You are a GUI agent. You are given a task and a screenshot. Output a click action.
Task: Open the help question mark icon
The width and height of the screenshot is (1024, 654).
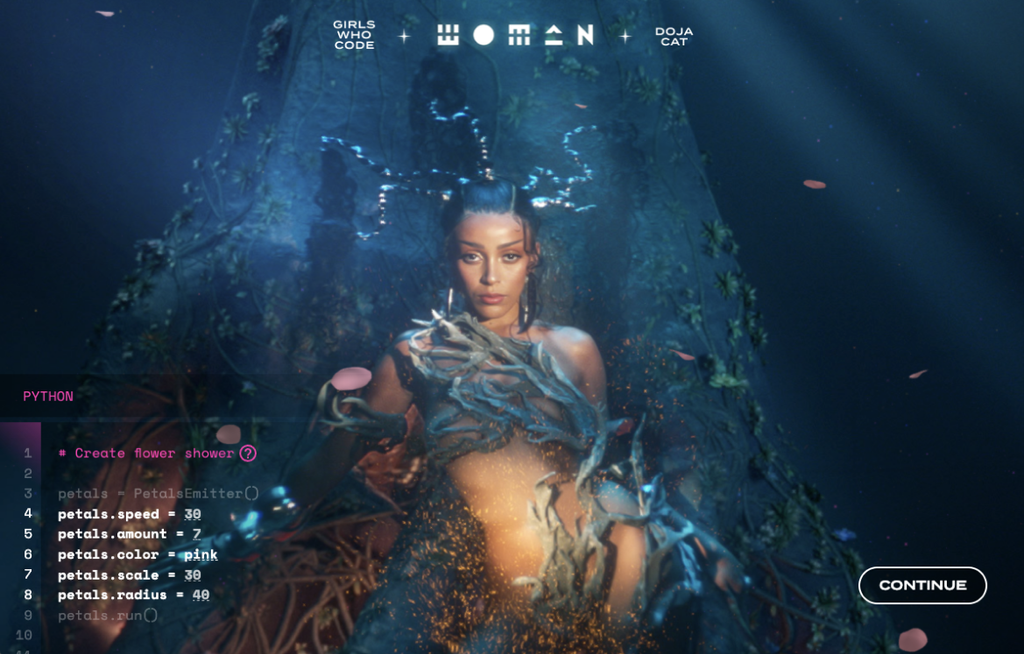coord(248,453)
